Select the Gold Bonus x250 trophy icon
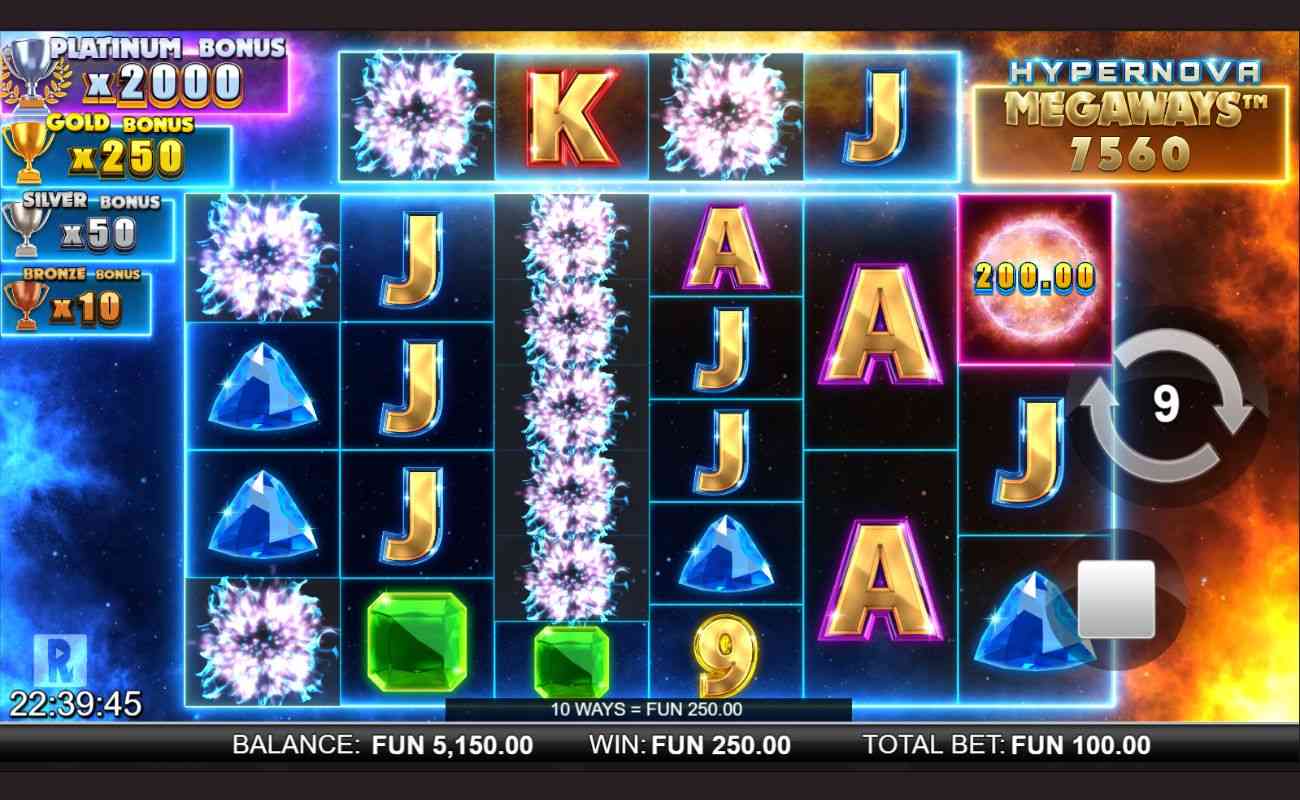This screenshot has width=1300, height=800. point(30,150)
